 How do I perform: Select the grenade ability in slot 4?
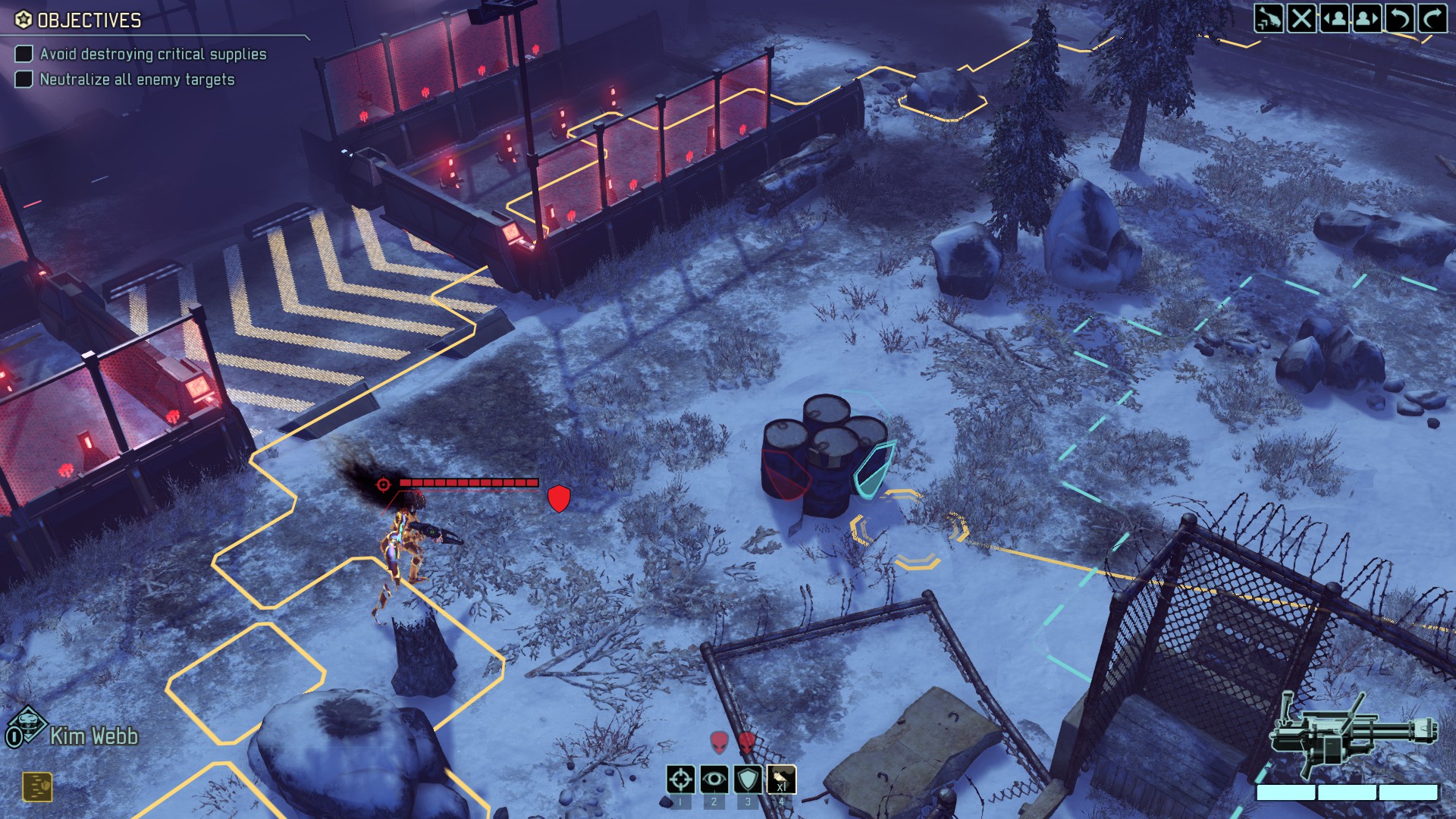(782, 780)
